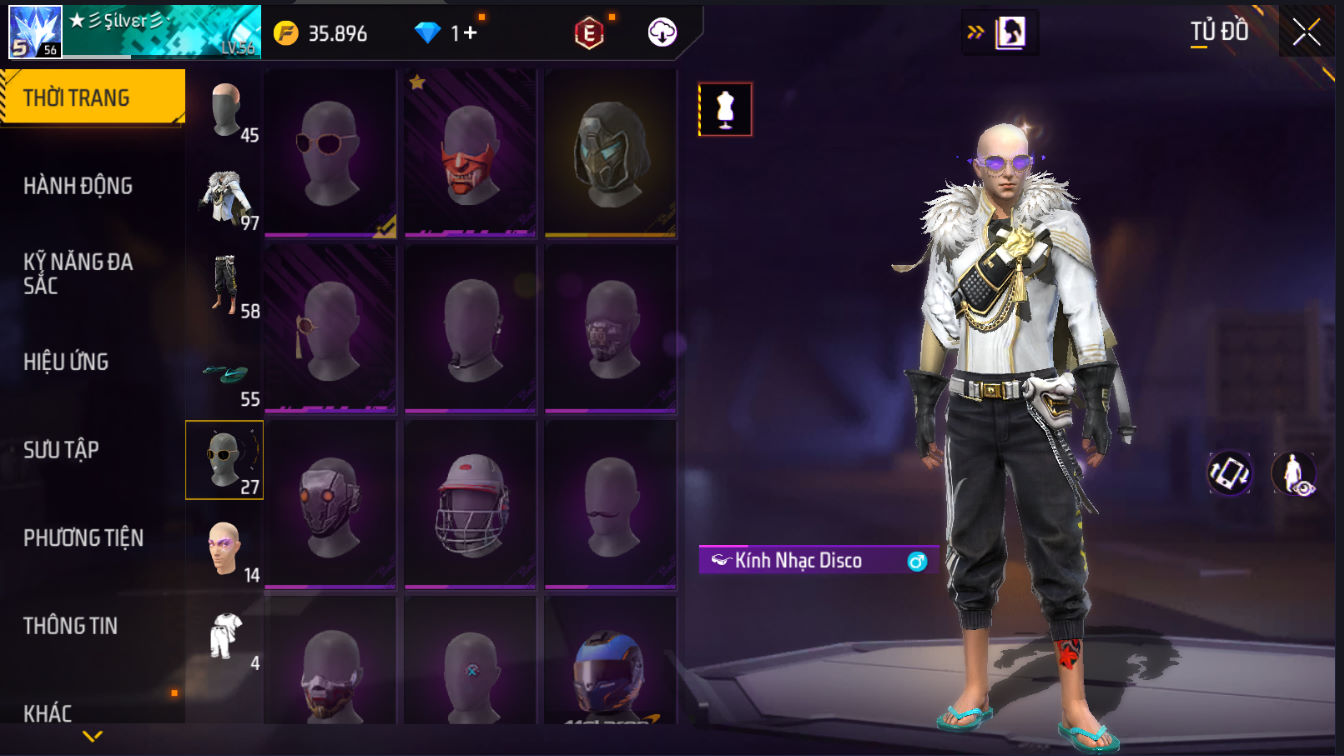Screen dimensions: 1344x756
Task: Show the pants subcategory with 58 items
Action: [x=224, y=284]
